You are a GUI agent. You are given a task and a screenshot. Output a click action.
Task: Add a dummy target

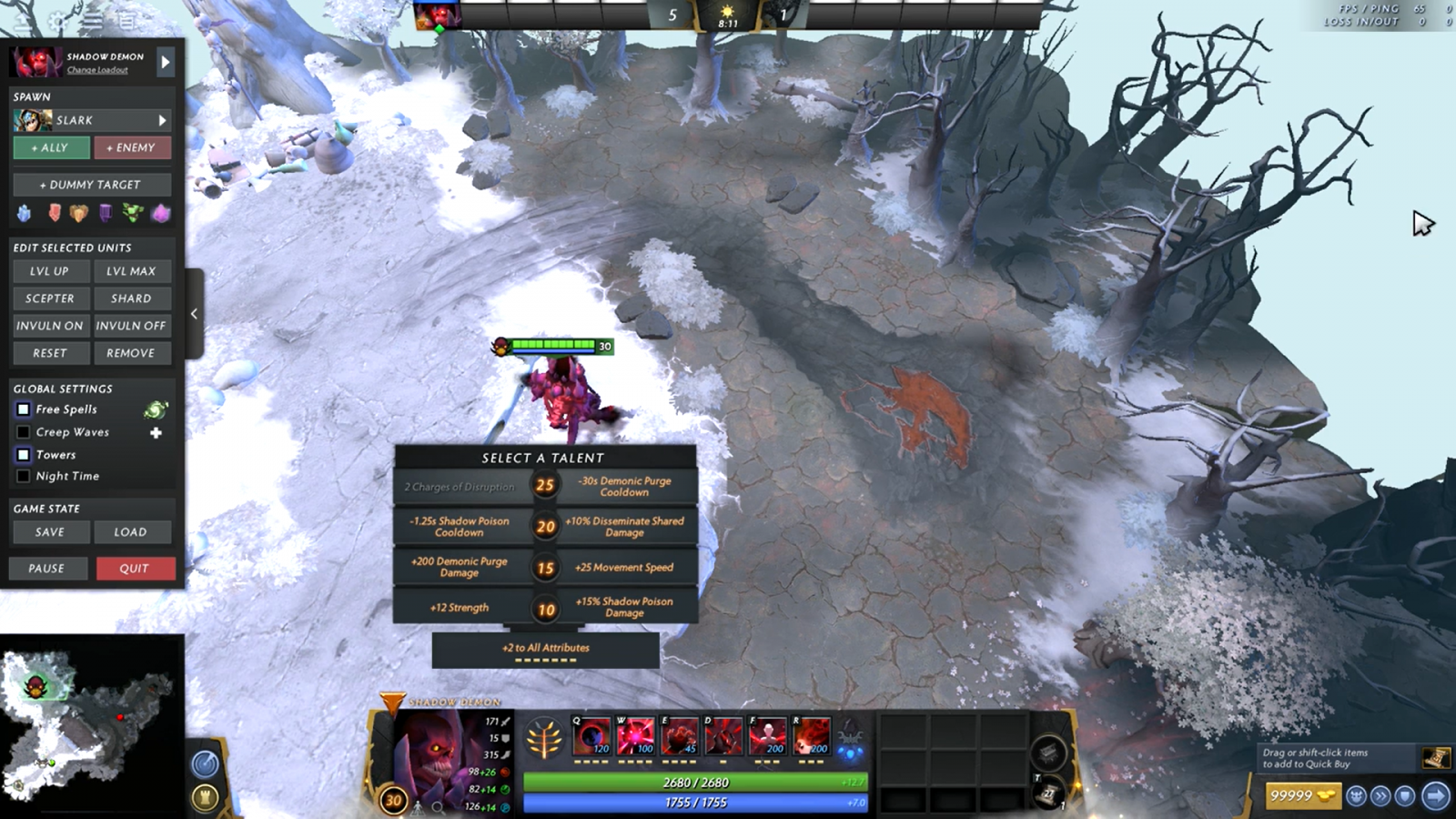92,185
